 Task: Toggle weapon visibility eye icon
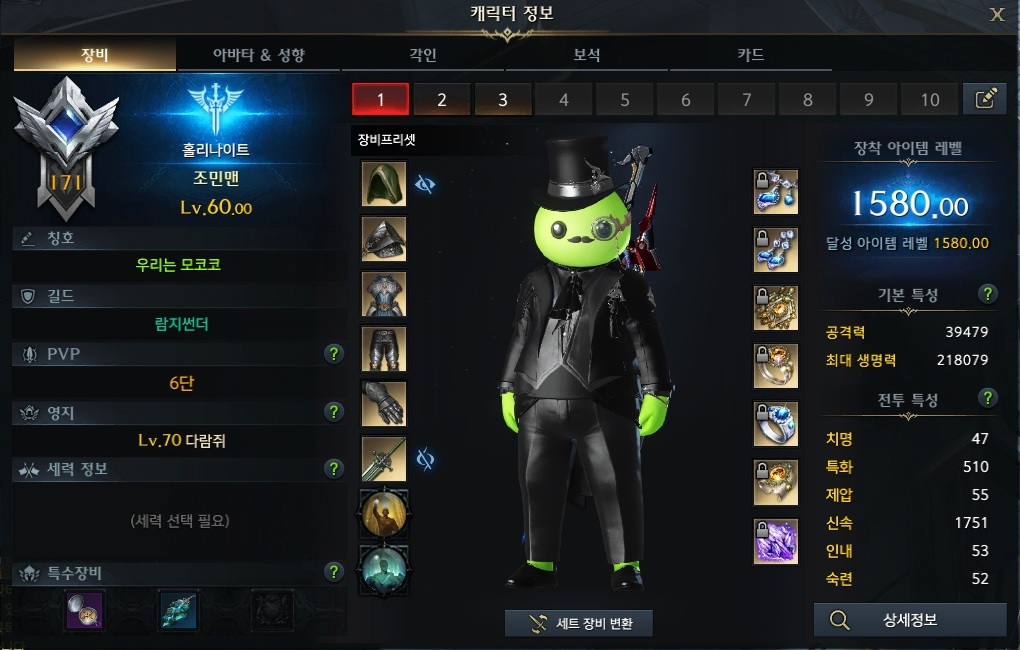(425, 459)
